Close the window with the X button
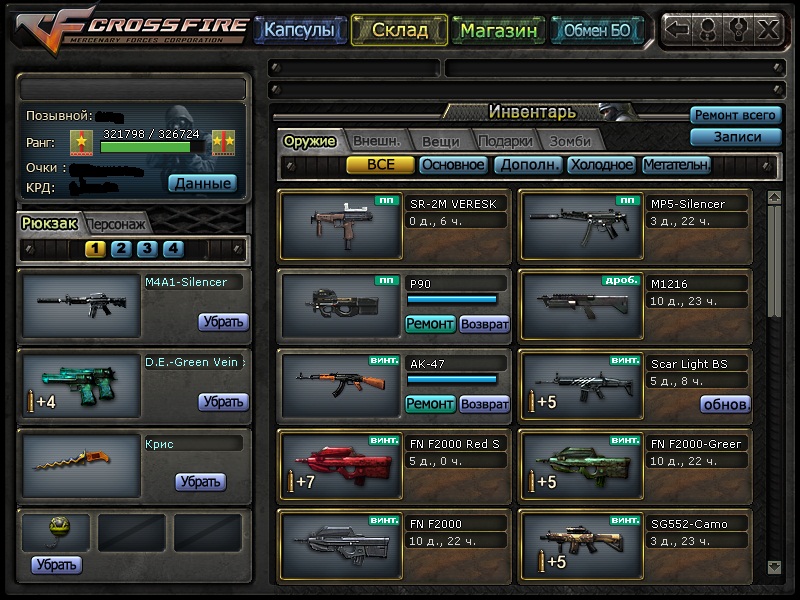800x600 pixels. tap(768, 29)
